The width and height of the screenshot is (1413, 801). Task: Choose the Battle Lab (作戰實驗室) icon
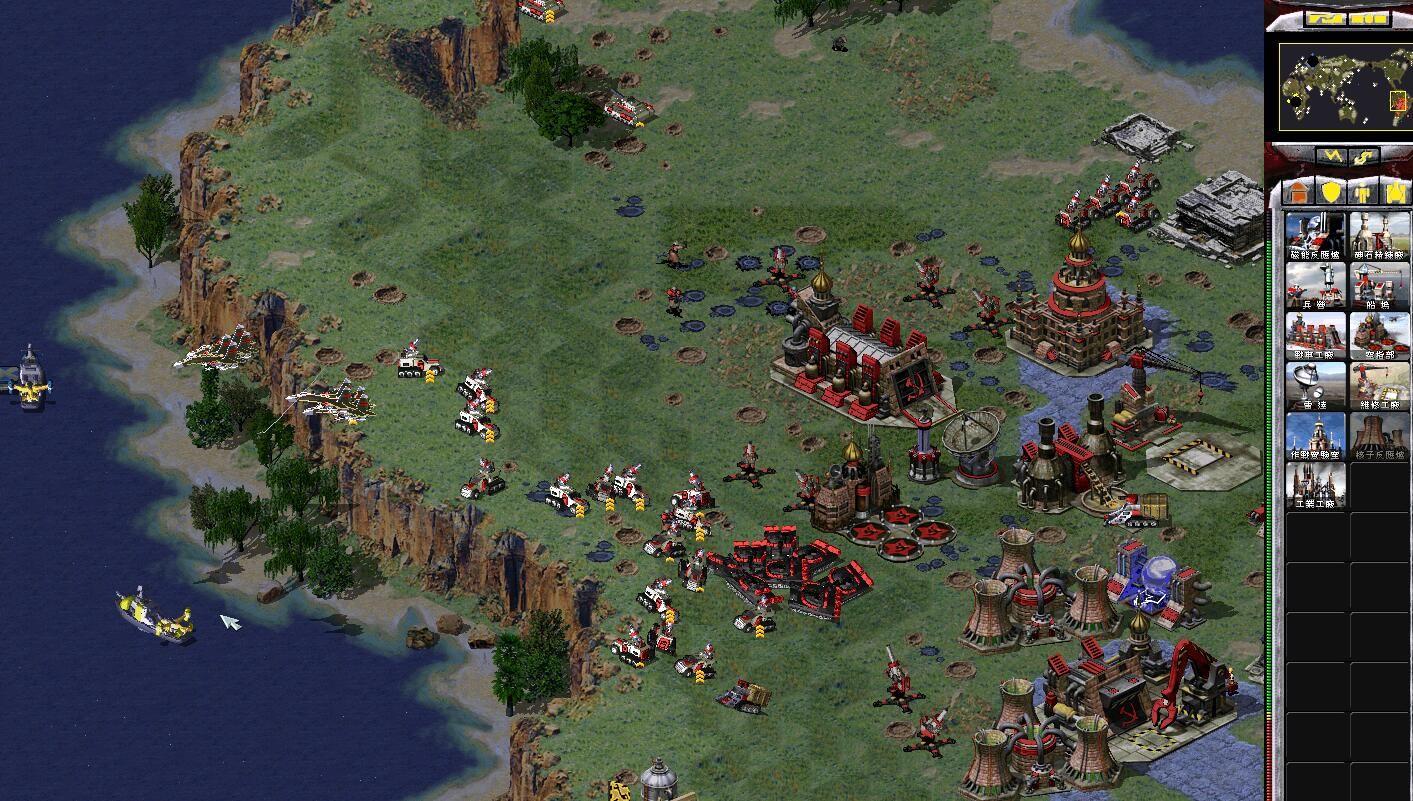pyautogui.click(x=1315, y=435)
